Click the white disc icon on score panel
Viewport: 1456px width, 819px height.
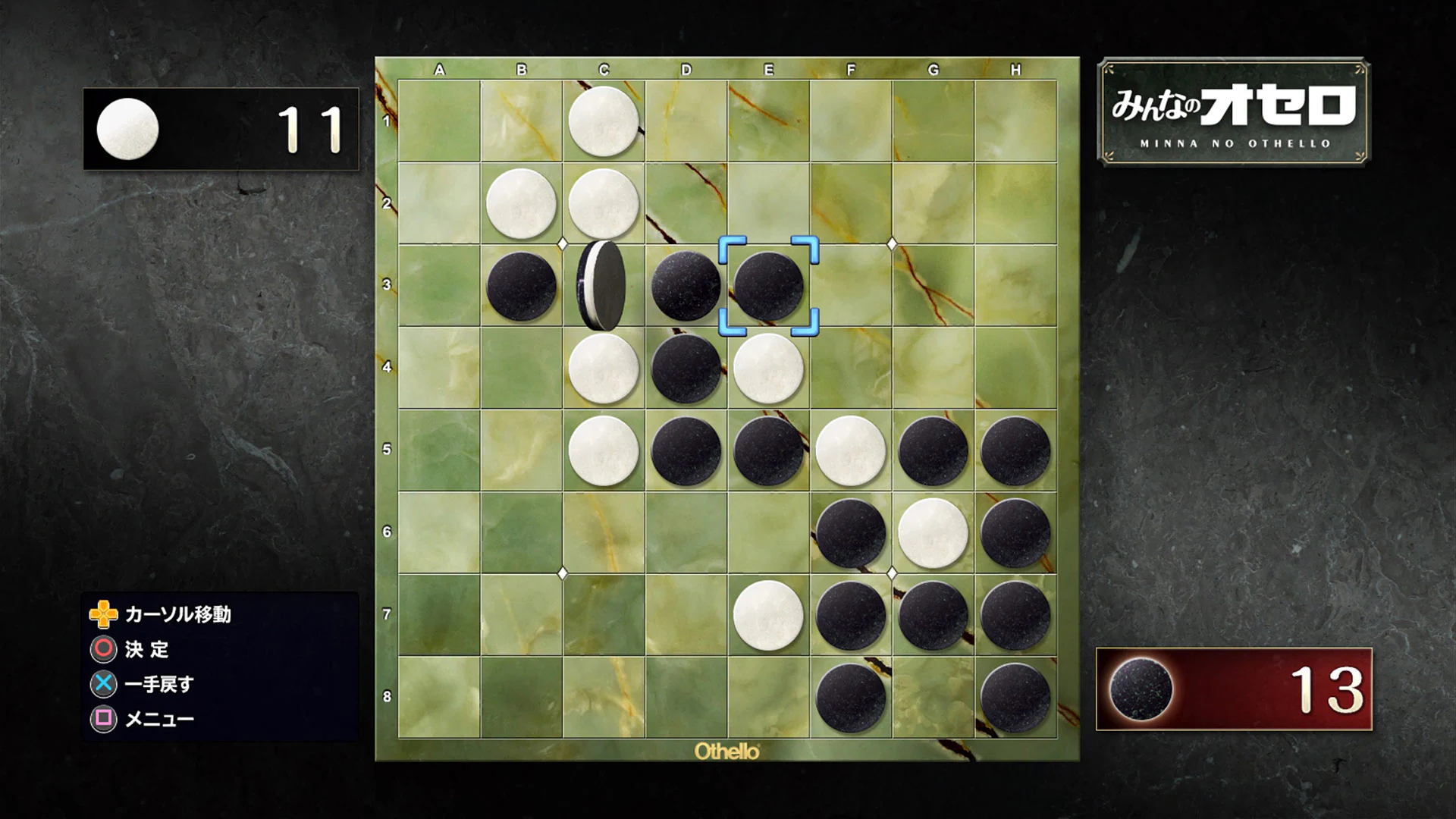point(130,129)
